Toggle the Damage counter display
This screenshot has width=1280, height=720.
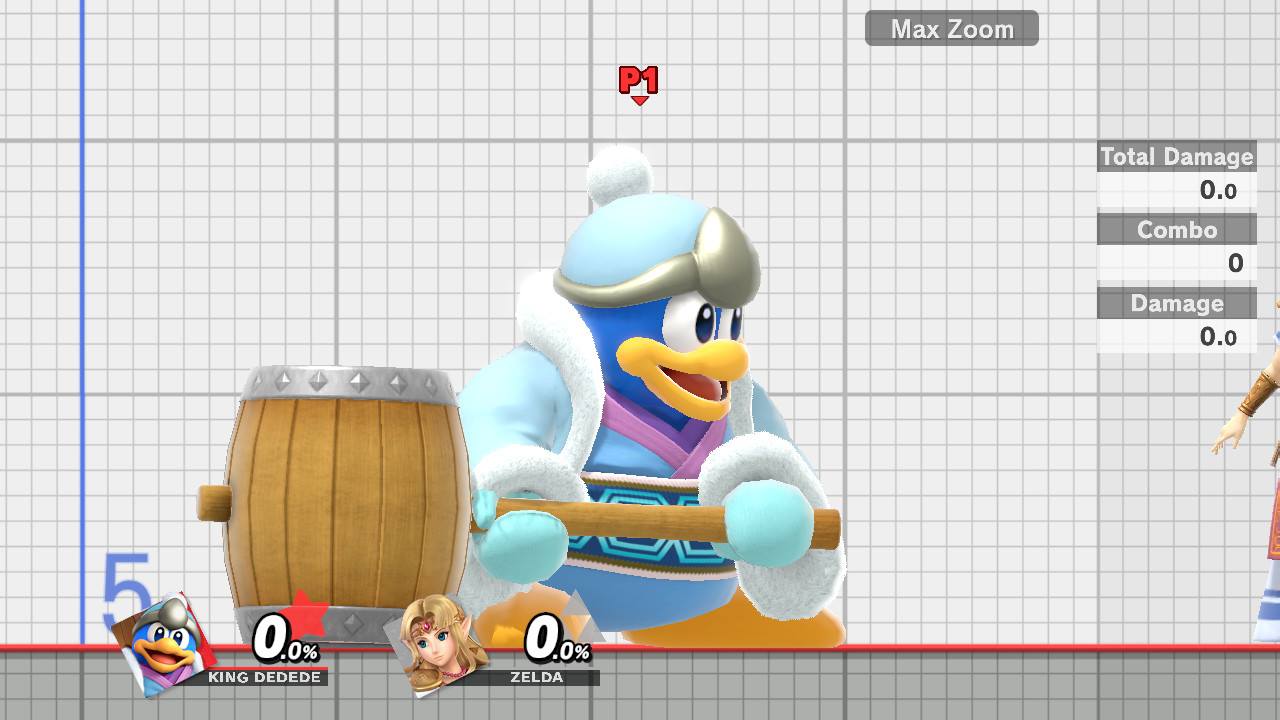coord(1219,337)
